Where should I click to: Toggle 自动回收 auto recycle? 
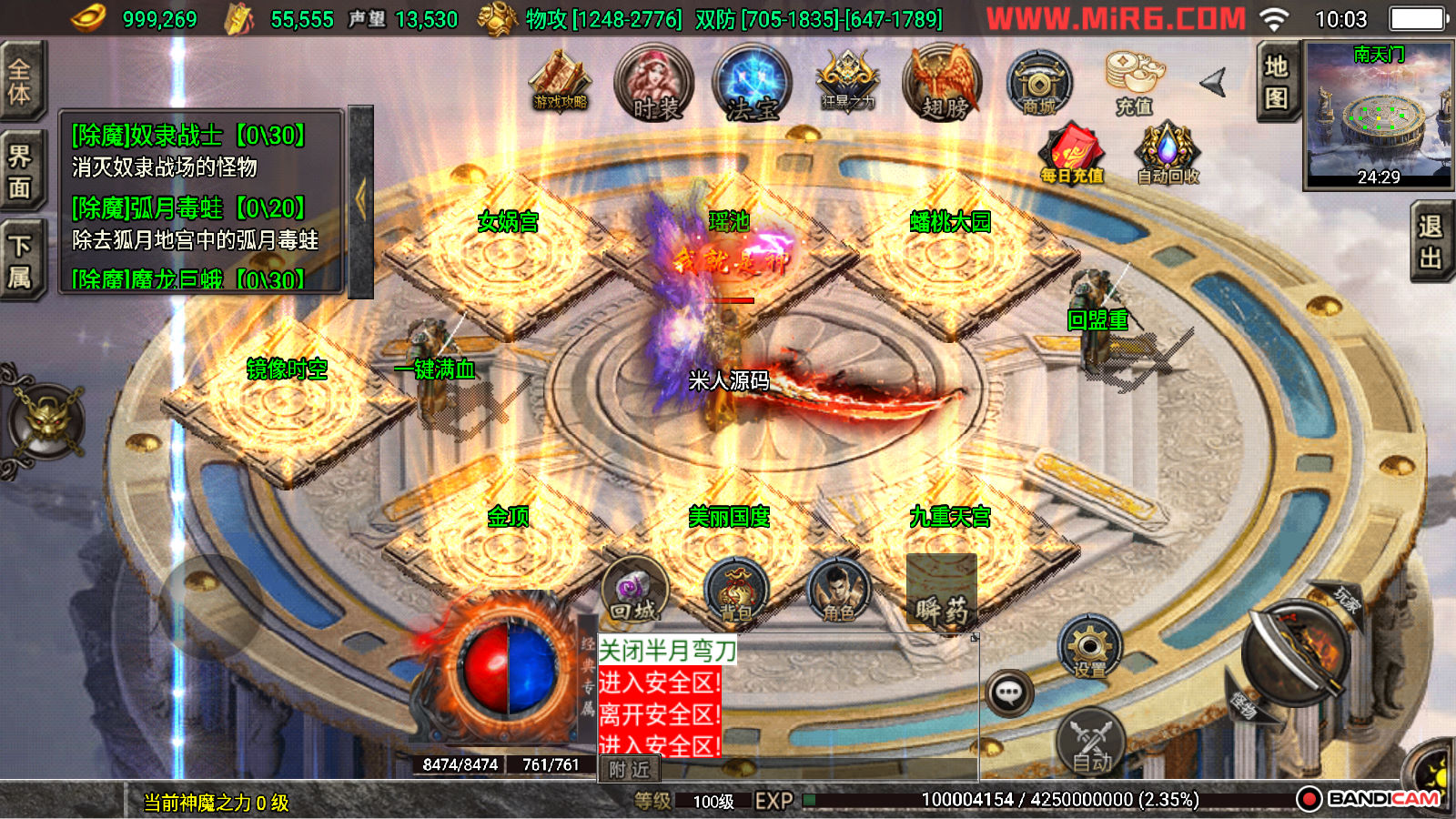tap(1168, 153)
